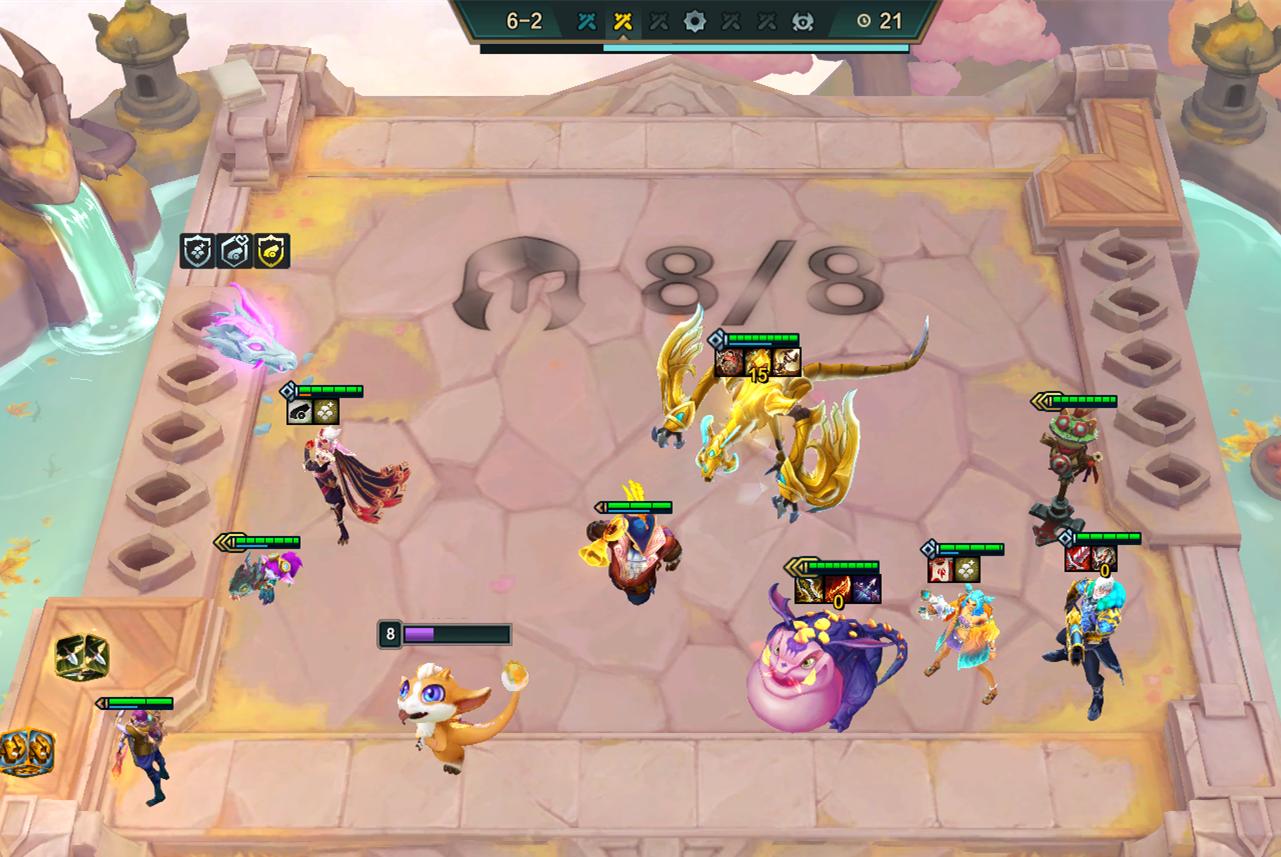
Task: Click the blue crossed-swords completed round icon
Action: [588, 21]
